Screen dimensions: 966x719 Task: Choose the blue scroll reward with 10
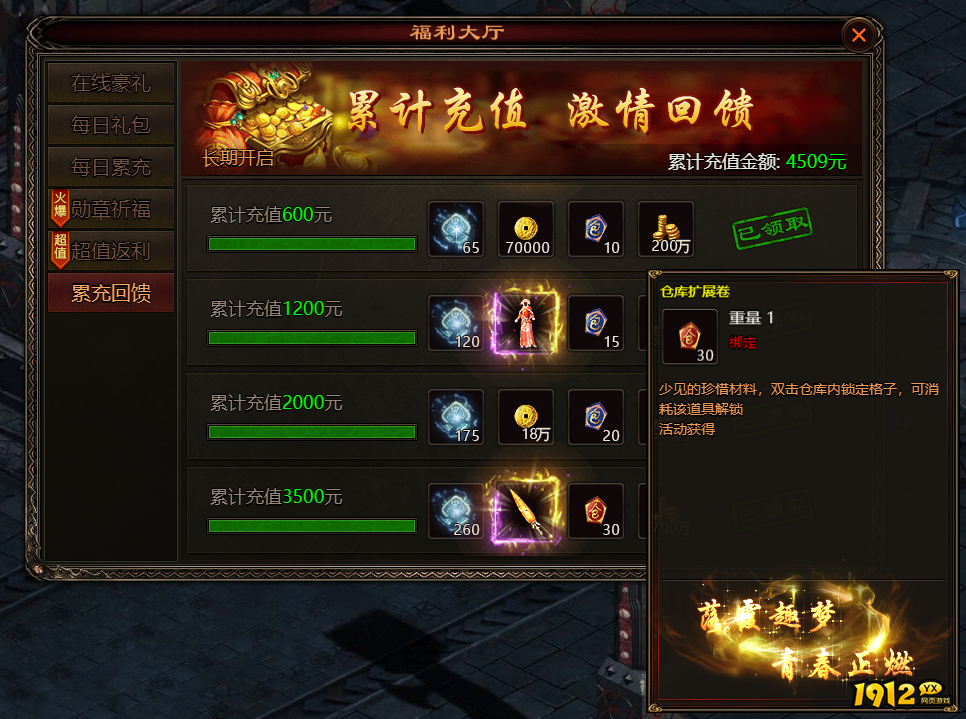[x=595, y=229]
